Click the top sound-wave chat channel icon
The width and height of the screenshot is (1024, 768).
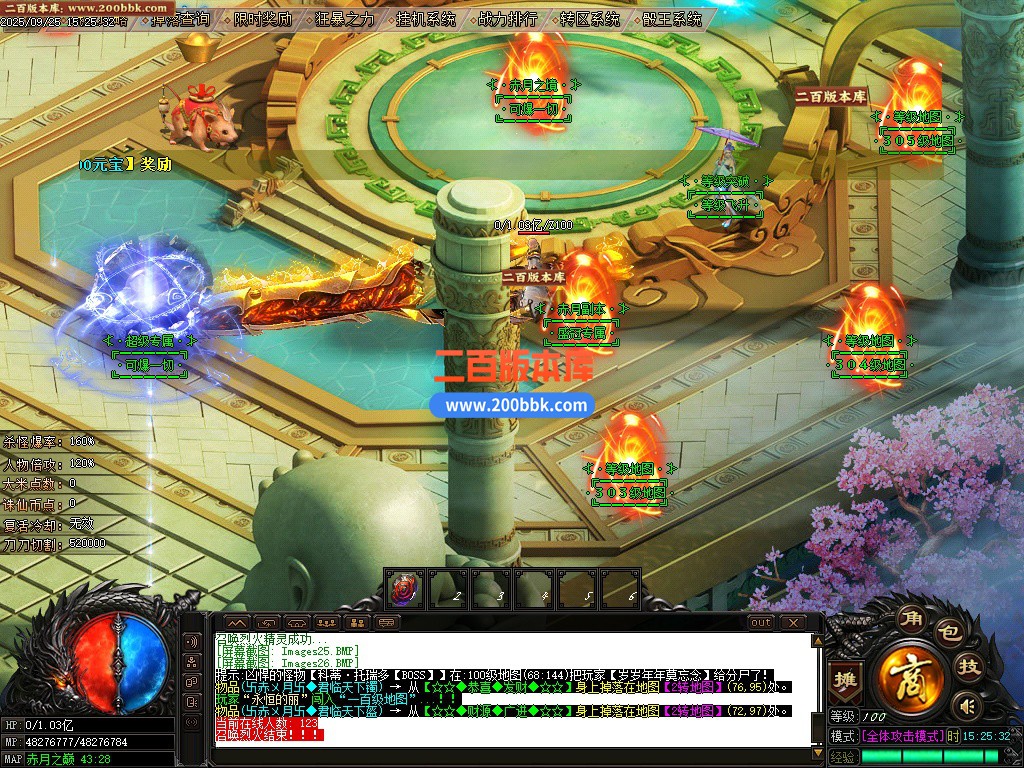point(191,641)
